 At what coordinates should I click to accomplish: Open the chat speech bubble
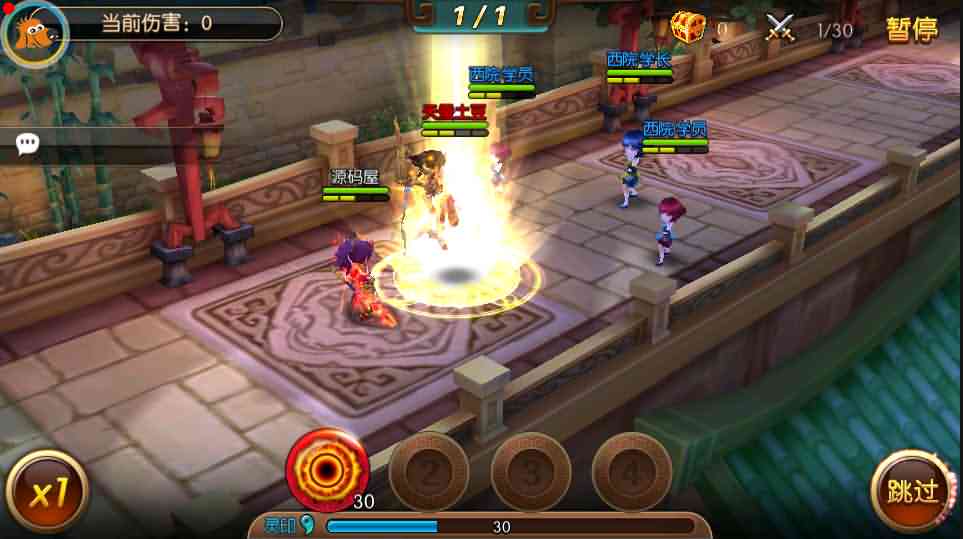(28, 145)
